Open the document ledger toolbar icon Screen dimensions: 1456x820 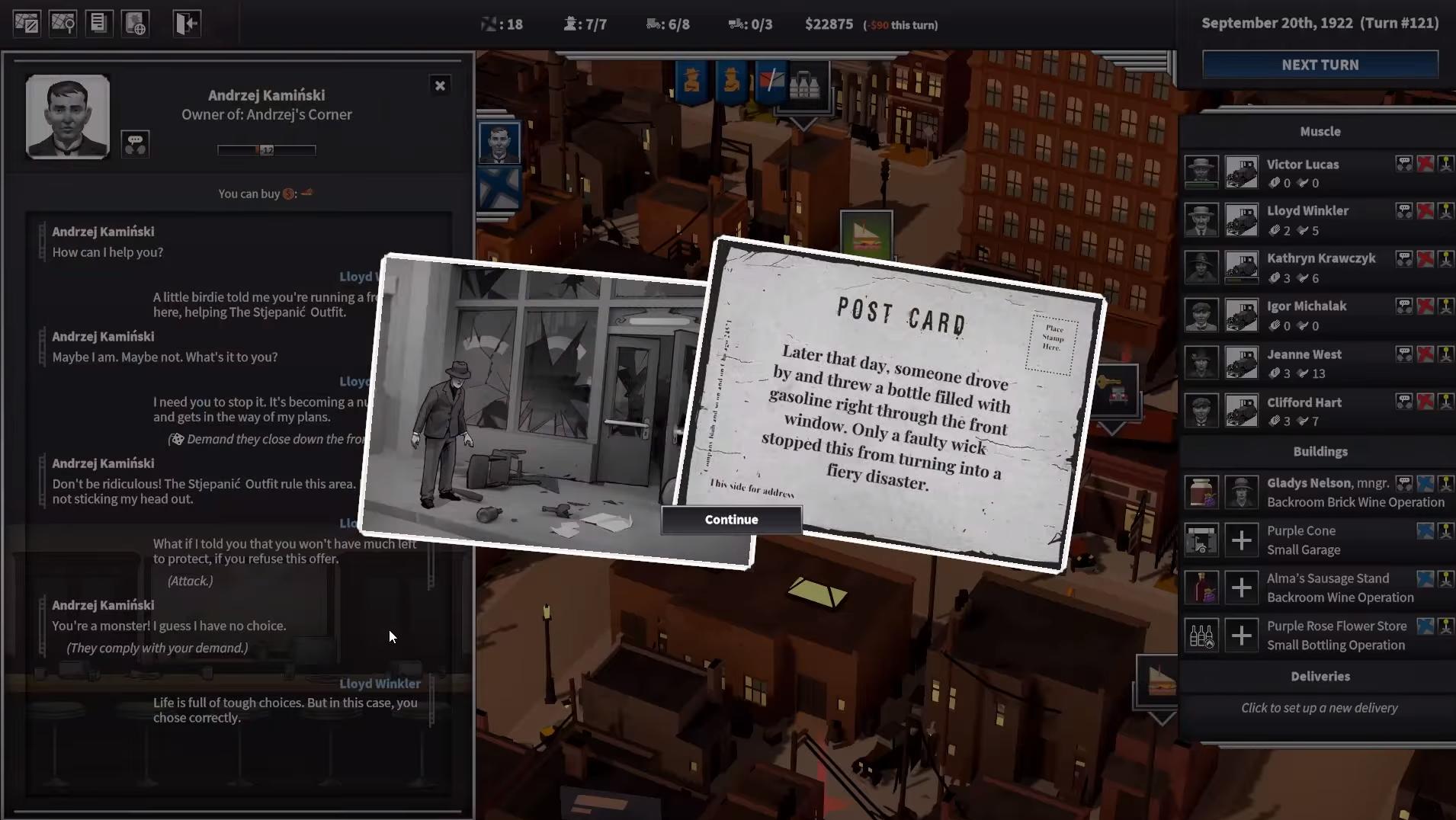(98, 24)
